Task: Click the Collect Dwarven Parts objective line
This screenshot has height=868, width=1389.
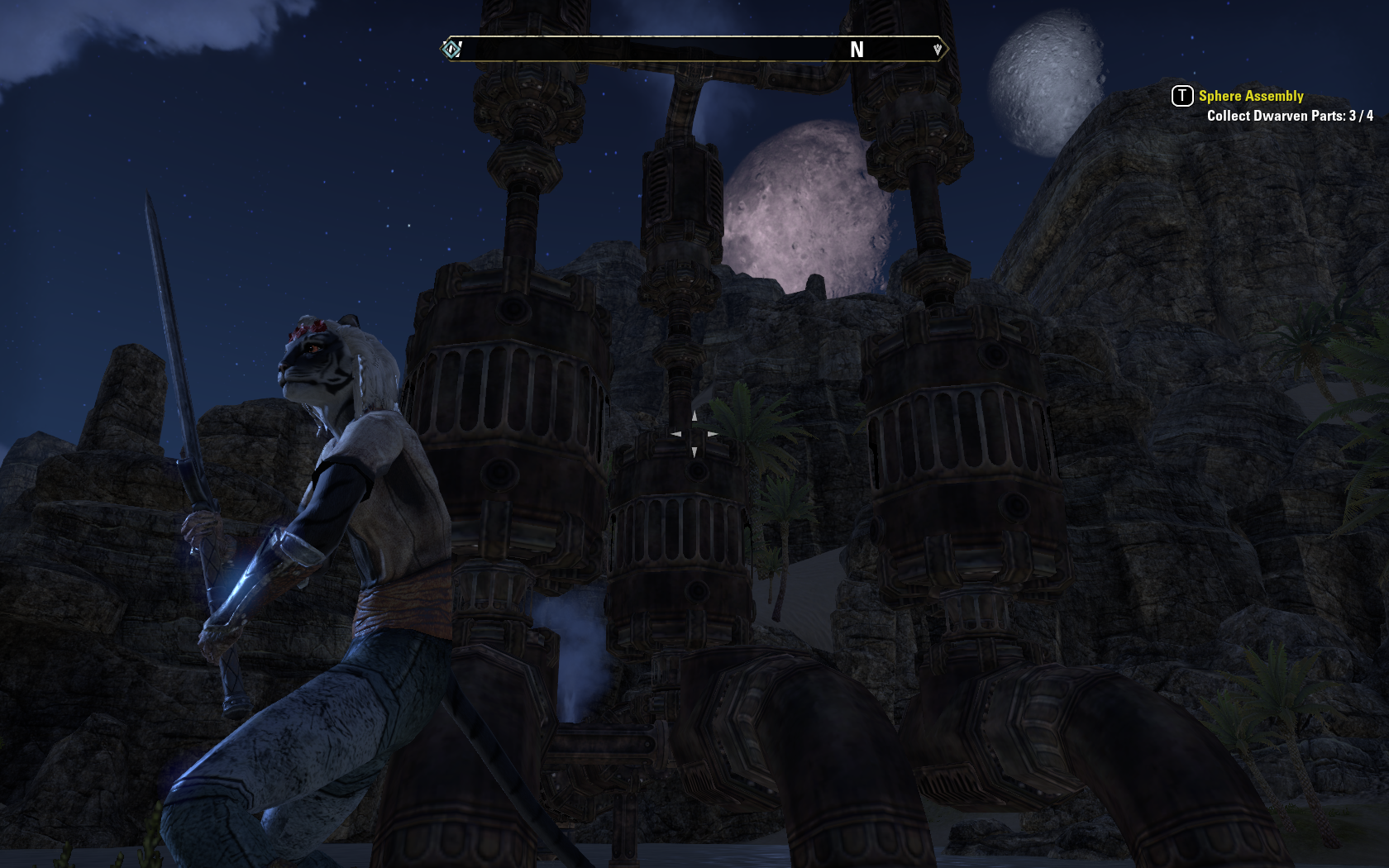Action: click(x=1289, y=116)
